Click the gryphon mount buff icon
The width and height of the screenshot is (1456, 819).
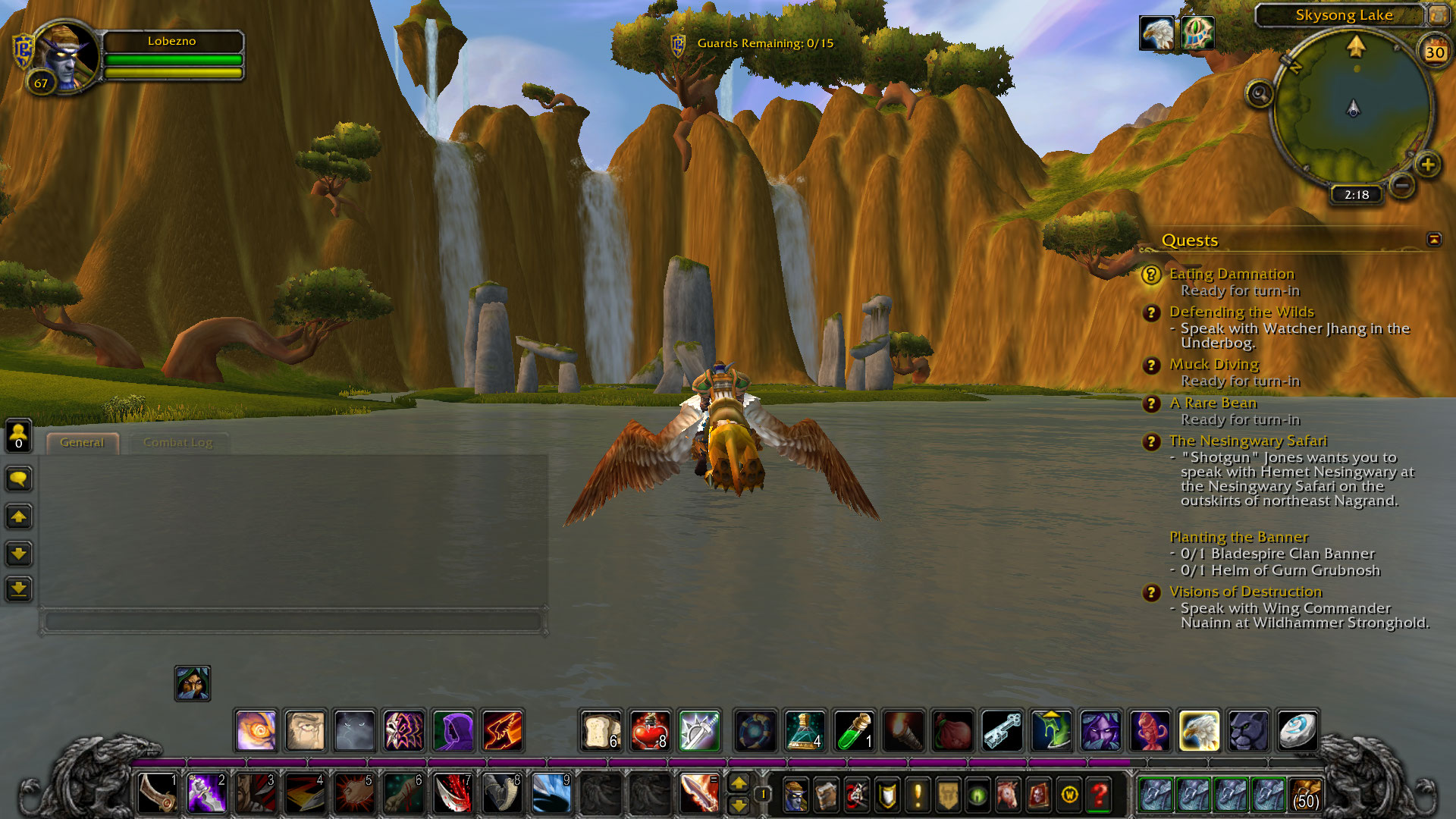1156,34
